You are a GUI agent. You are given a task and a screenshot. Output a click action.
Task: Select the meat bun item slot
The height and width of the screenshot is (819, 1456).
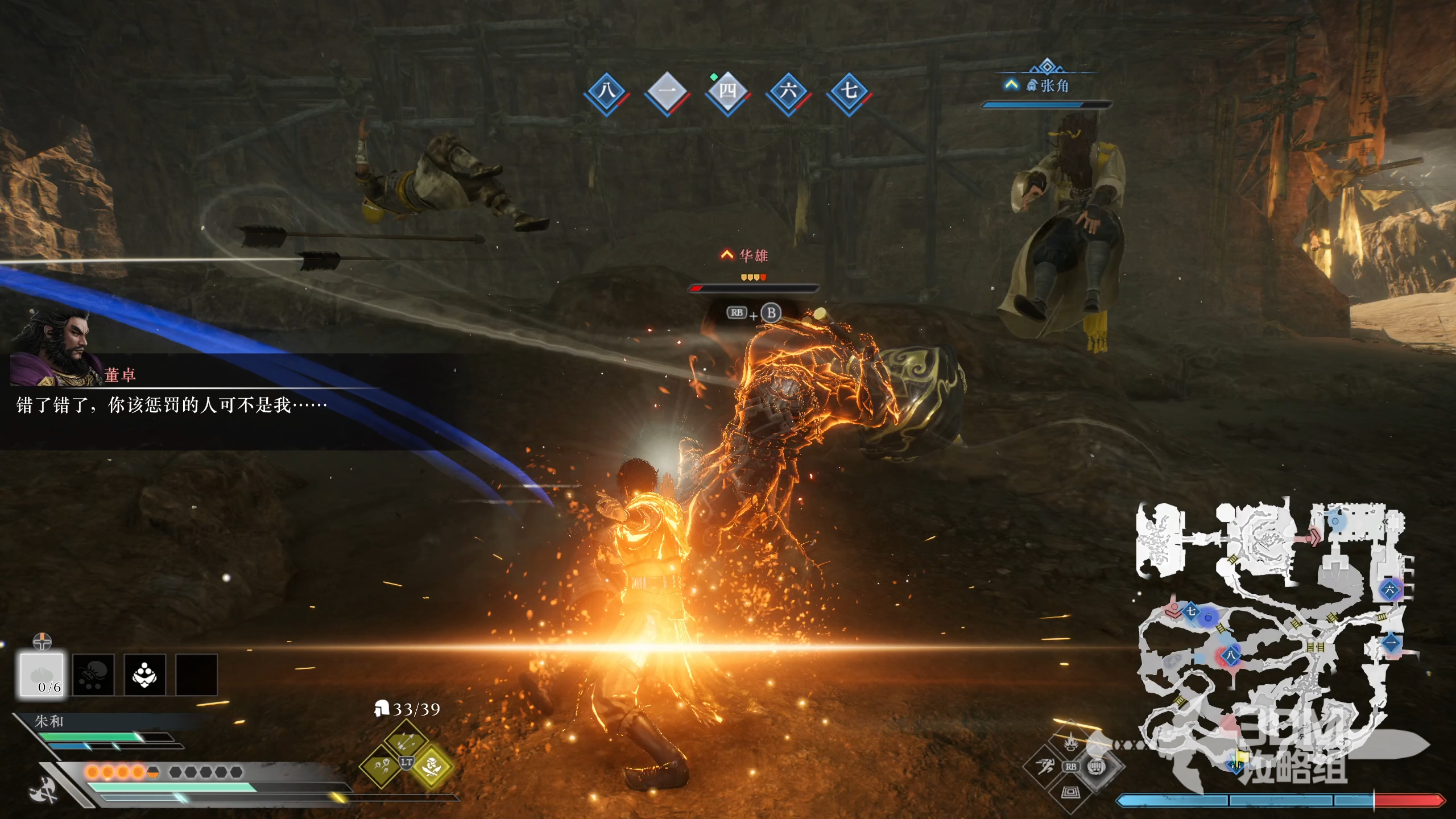pos(42,675)
